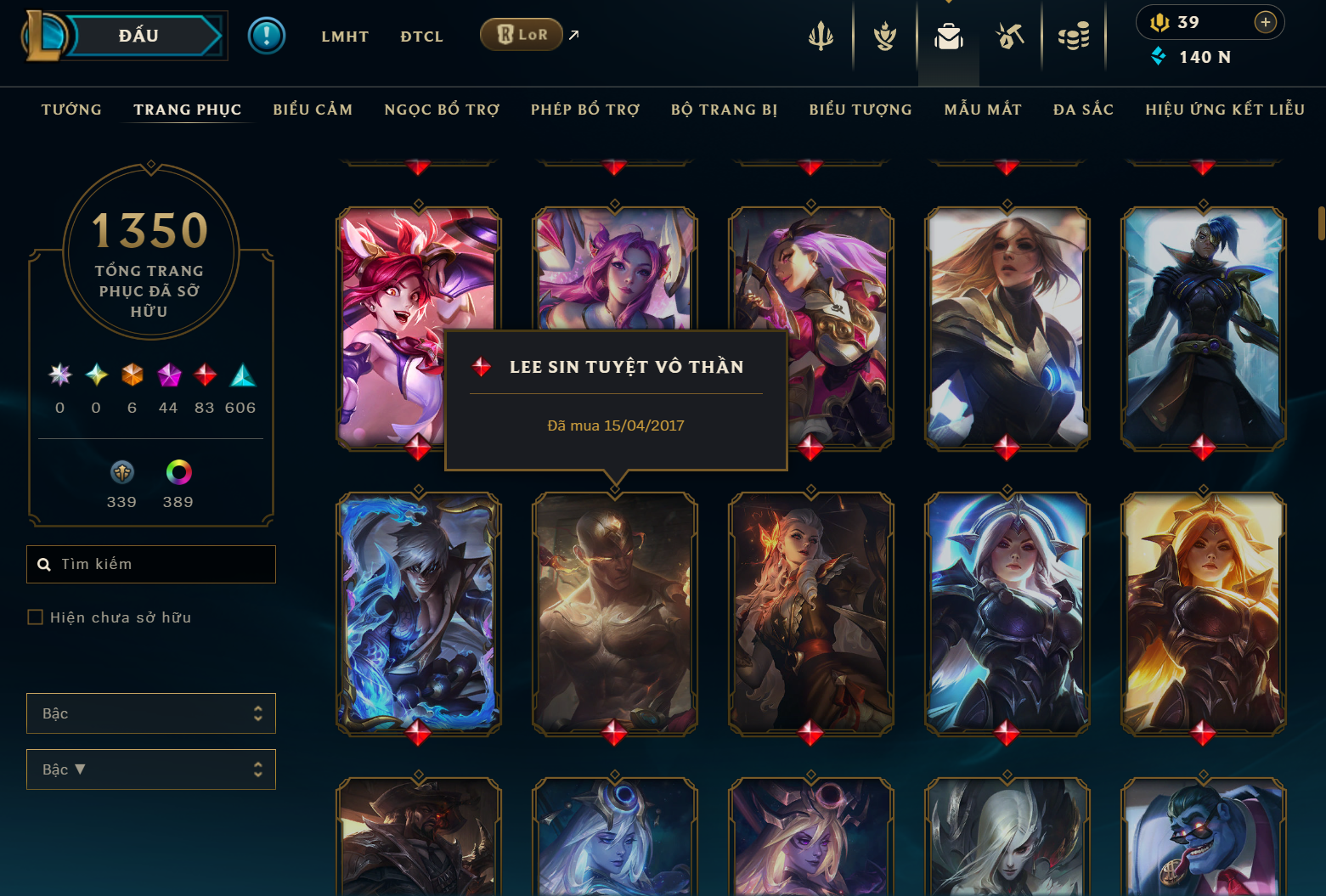Open the MẪU MẮT tab
The width and height of the screenshot is (1326, 896).
tap(983, 110)
